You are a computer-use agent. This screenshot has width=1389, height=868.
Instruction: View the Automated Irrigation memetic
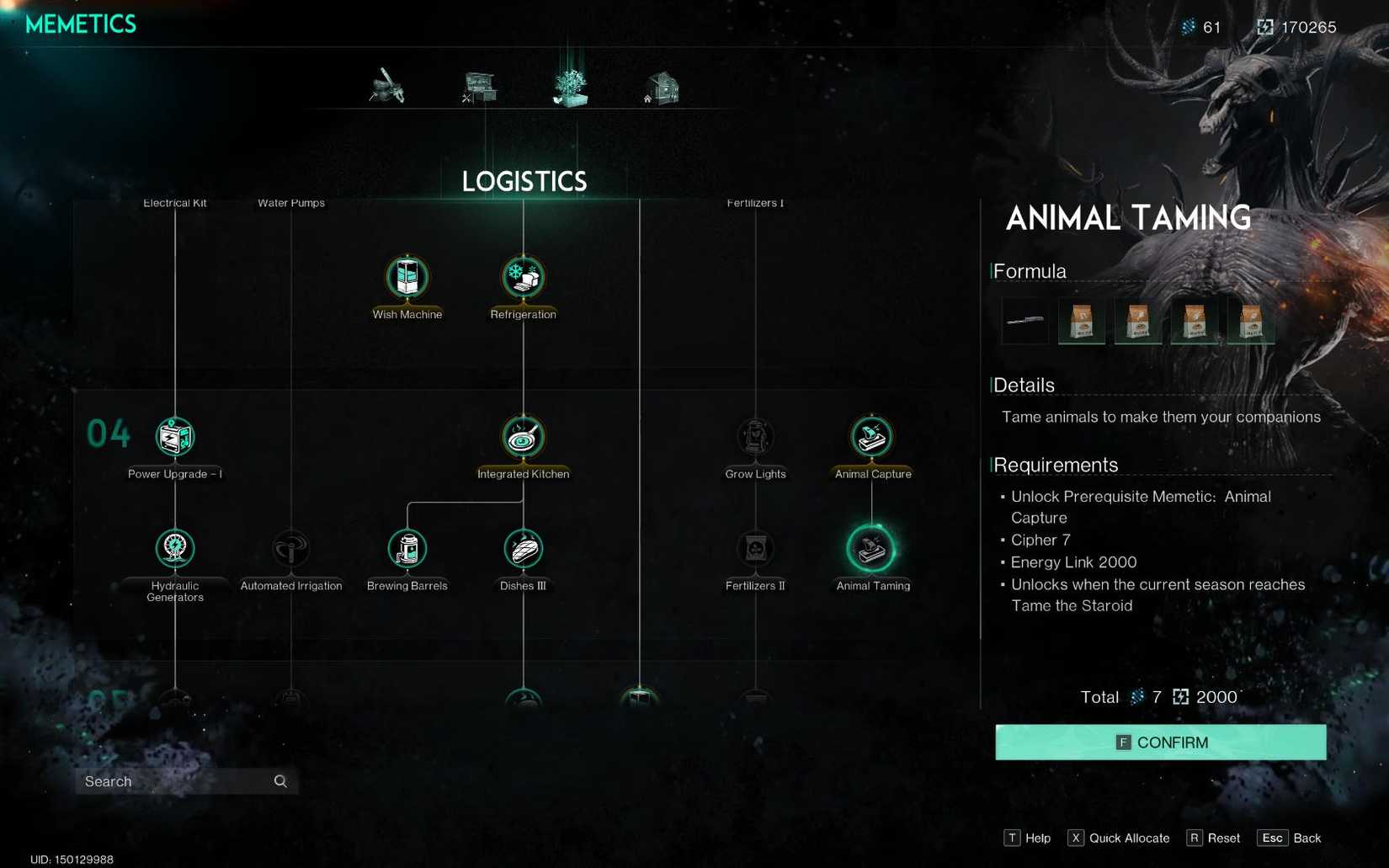pos(290,548)
